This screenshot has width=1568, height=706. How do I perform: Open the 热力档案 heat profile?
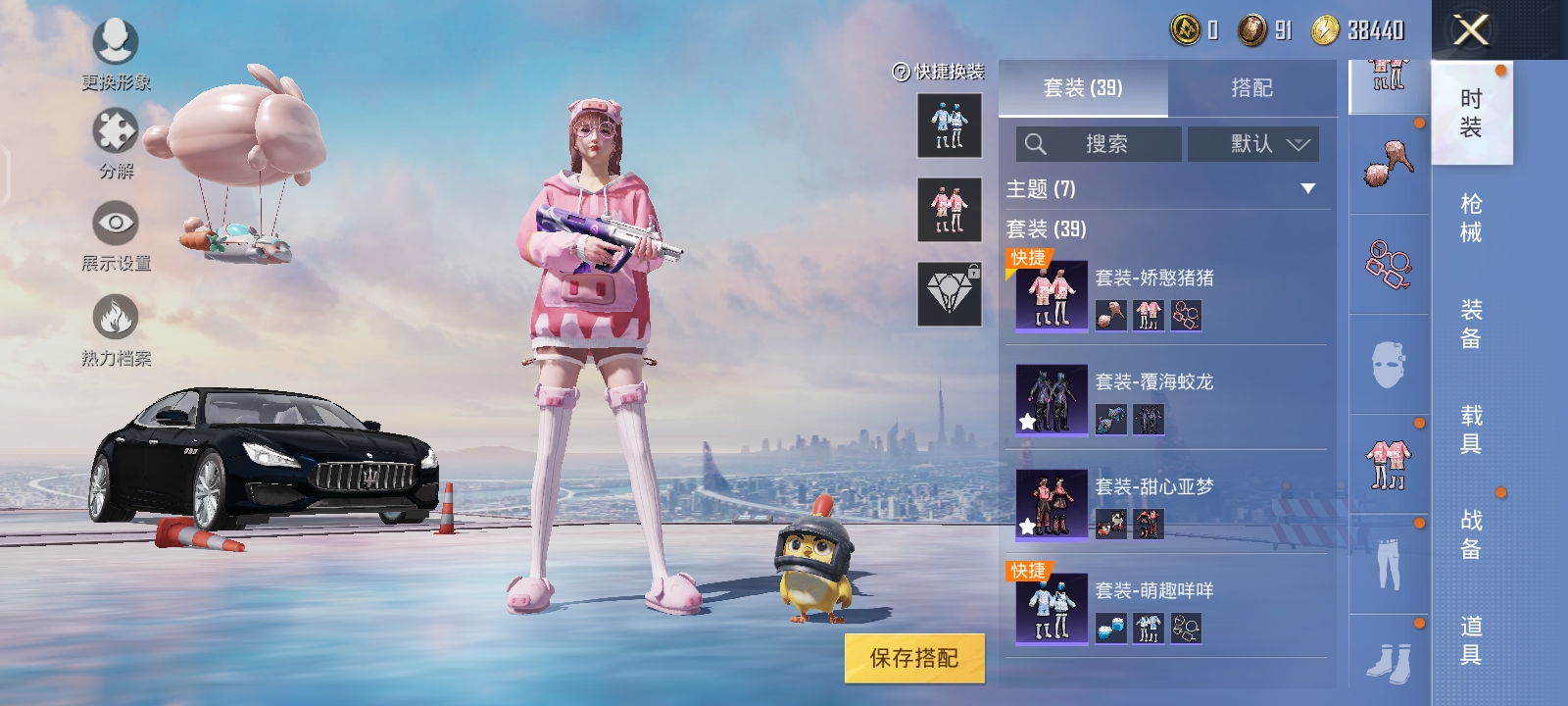(x=116, y=314)
